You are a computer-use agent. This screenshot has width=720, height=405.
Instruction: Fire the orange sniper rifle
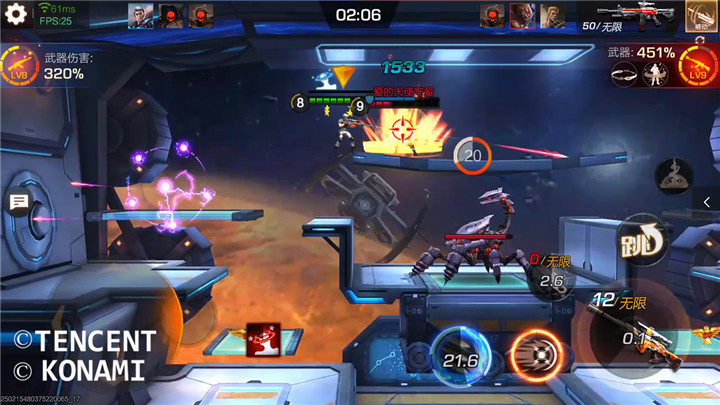click(640, 335)
